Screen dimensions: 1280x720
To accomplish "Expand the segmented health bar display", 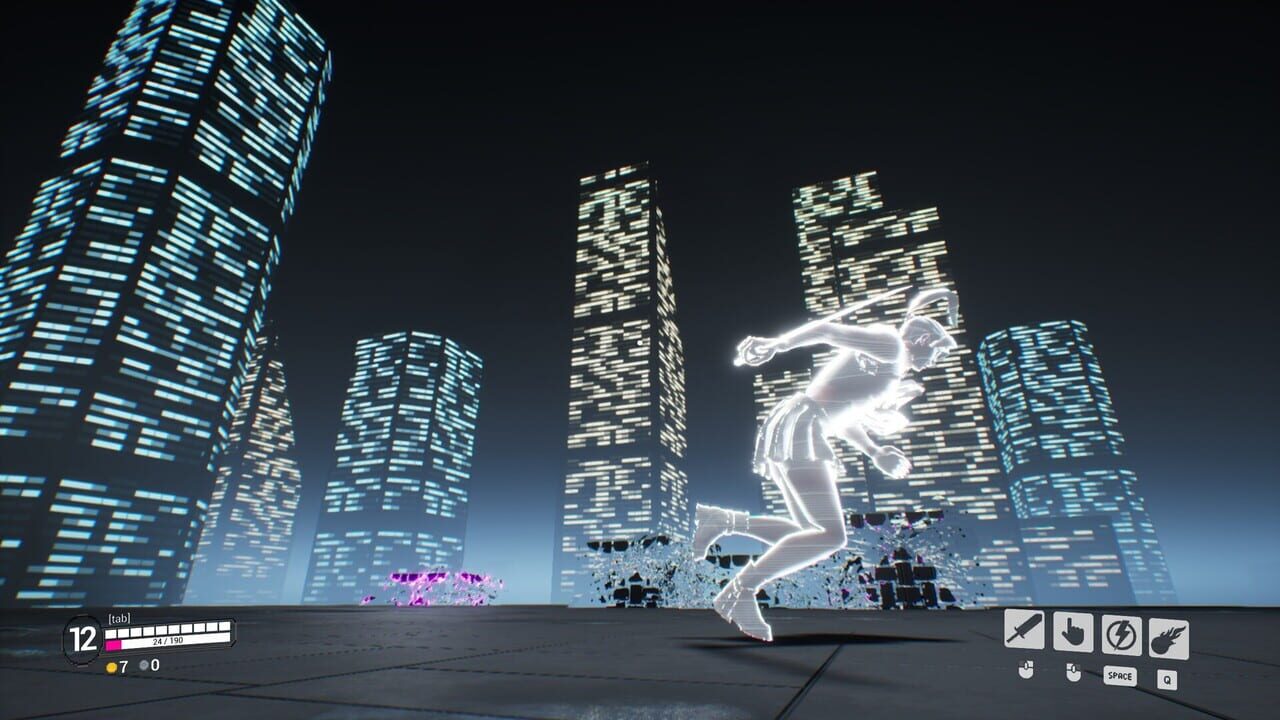I will tap(168, 630).
